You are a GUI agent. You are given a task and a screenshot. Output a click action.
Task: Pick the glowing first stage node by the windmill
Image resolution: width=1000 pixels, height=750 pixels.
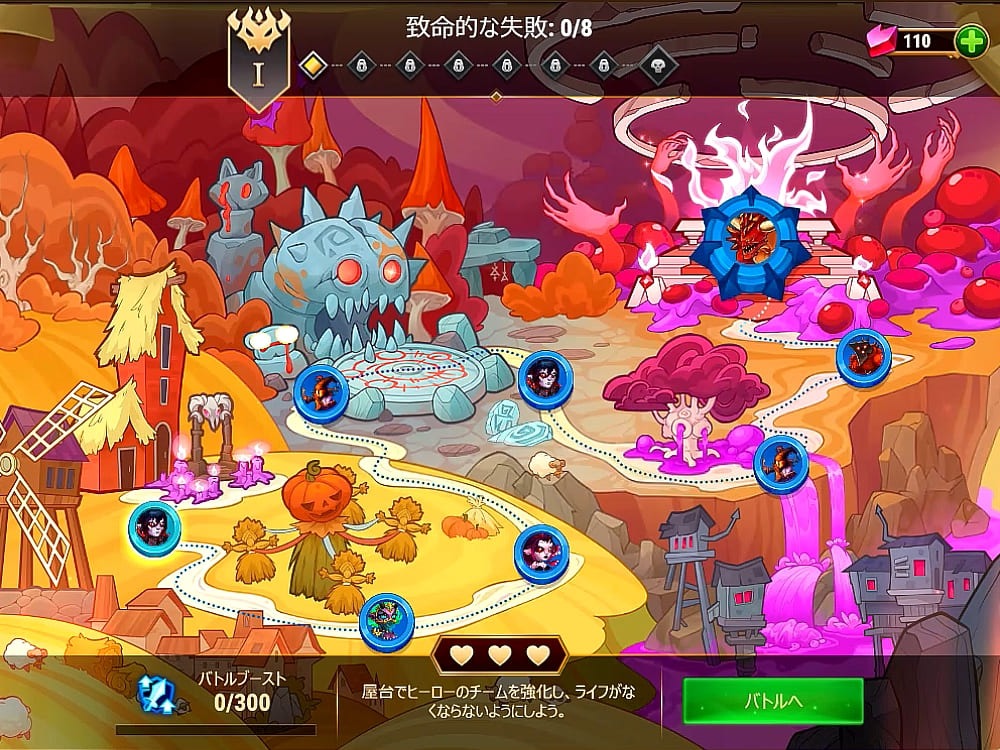(x=155, y=527)
